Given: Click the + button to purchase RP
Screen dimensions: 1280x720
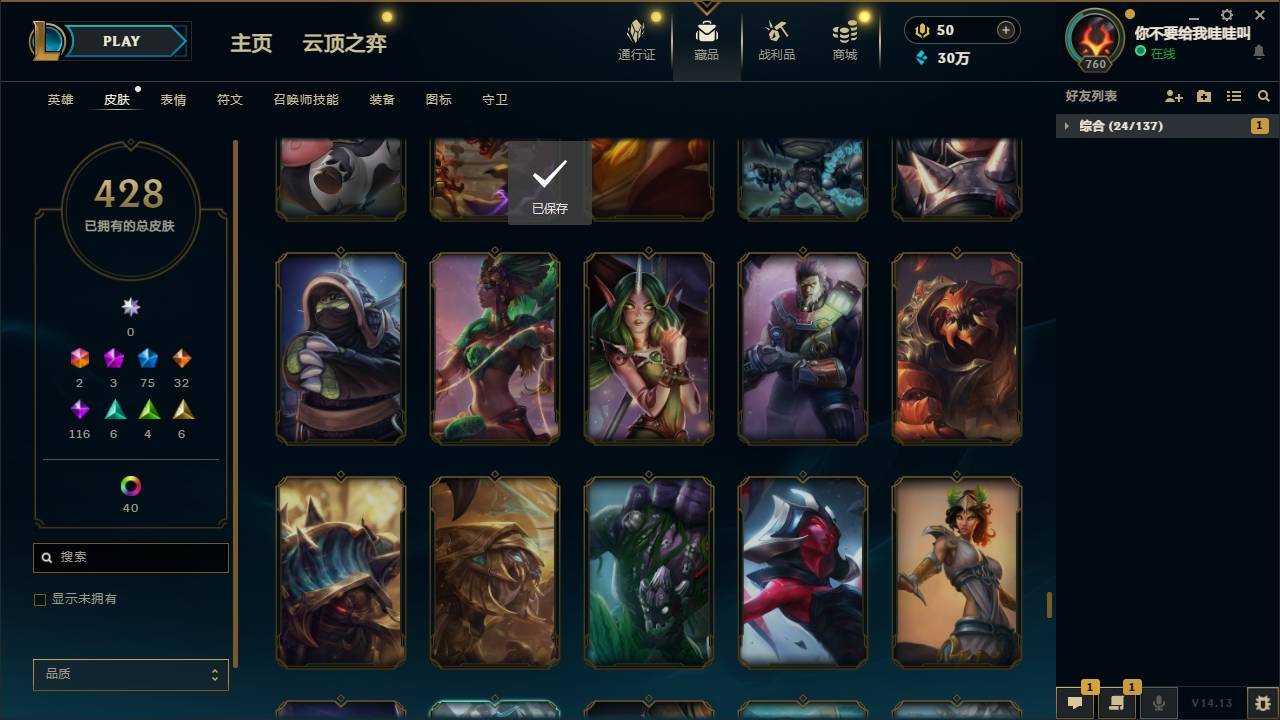Looking at the screenshot, I should pyautogui.click(x=1006, y=29).
